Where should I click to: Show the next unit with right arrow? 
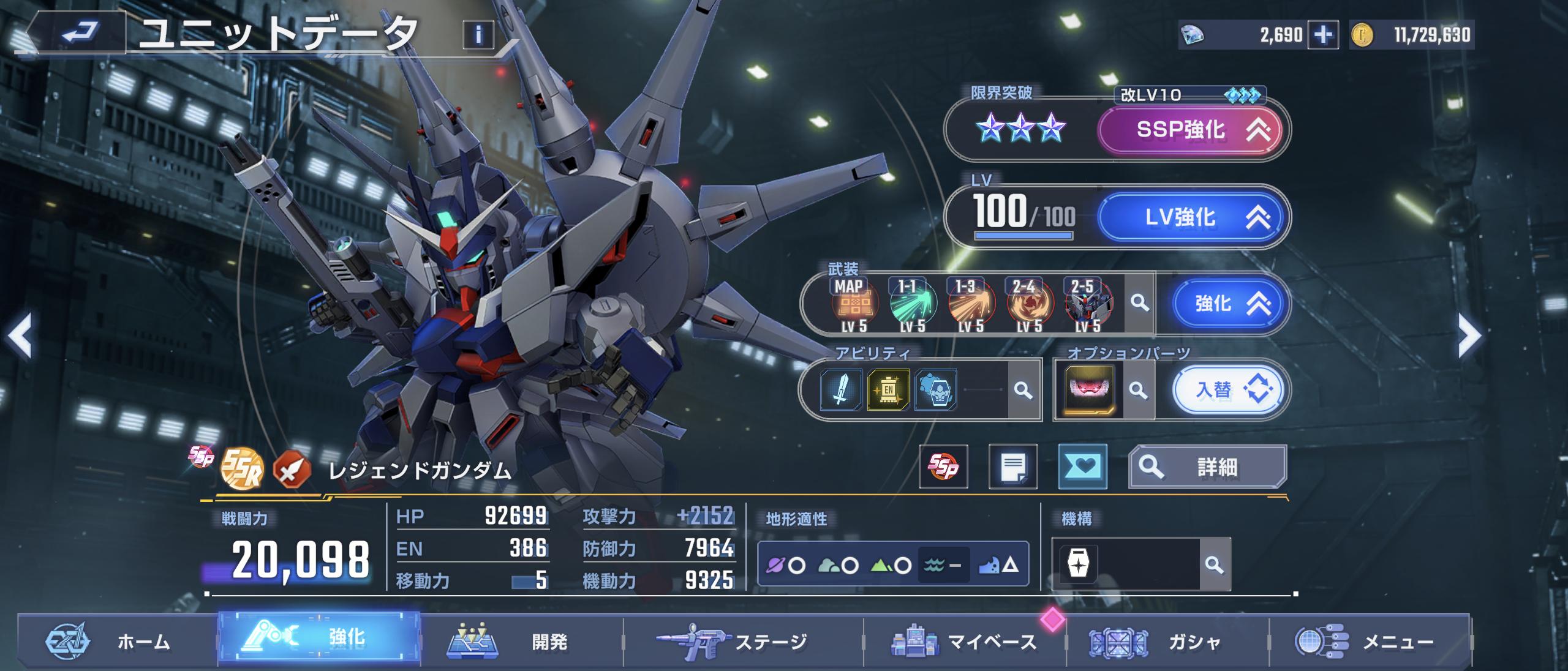coord(1470,335)
